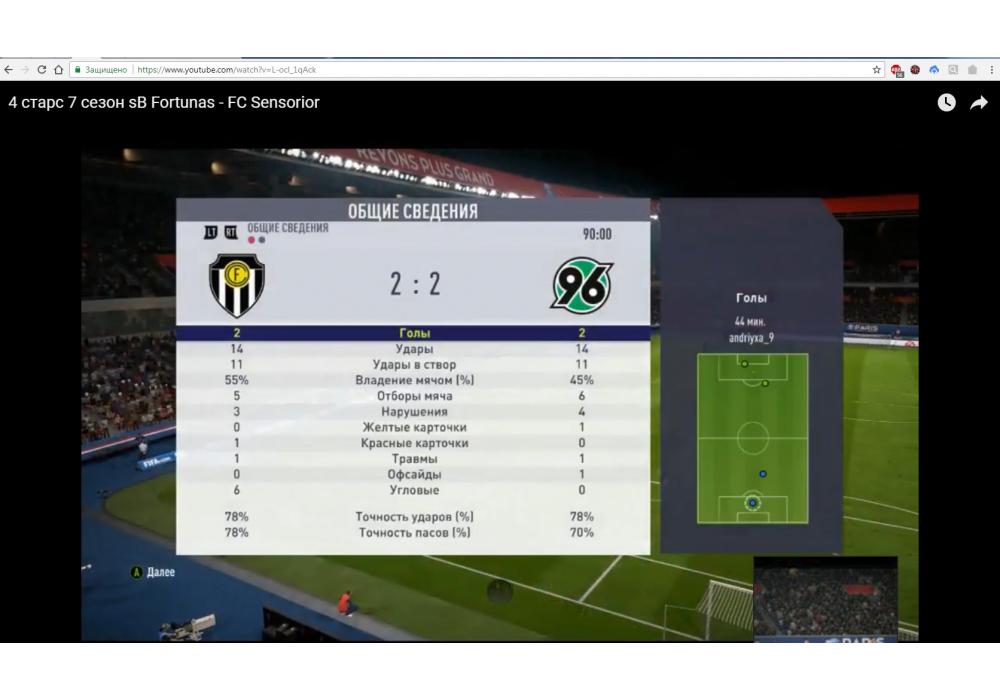The width and height of the screenshot is (1000, 700).
Task: Choose the Угловые stat row
Action: tap(414, 490)
